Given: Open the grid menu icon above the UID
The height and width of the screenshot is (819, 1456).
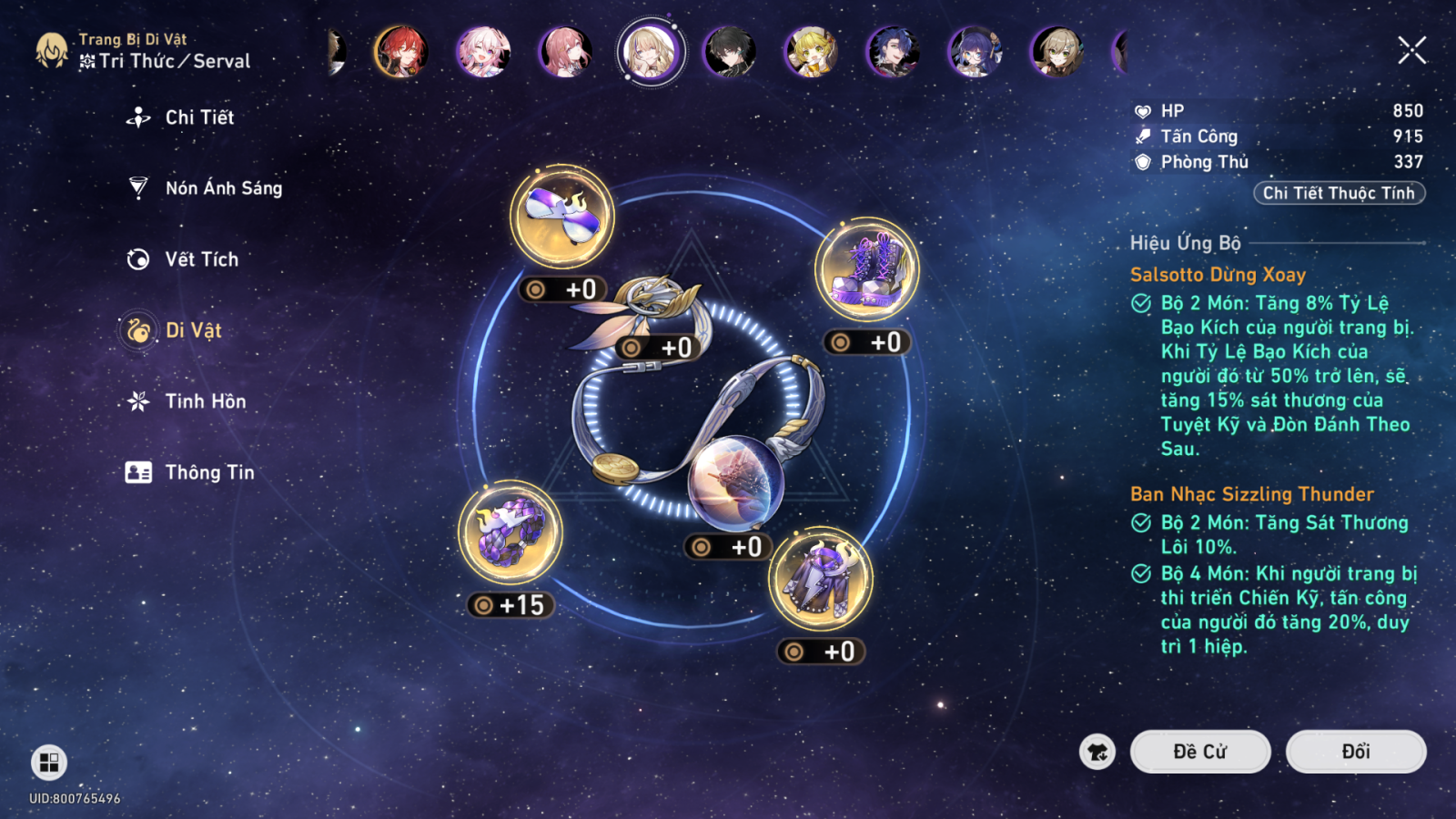Looking at the screenshot, I should 49,763.
